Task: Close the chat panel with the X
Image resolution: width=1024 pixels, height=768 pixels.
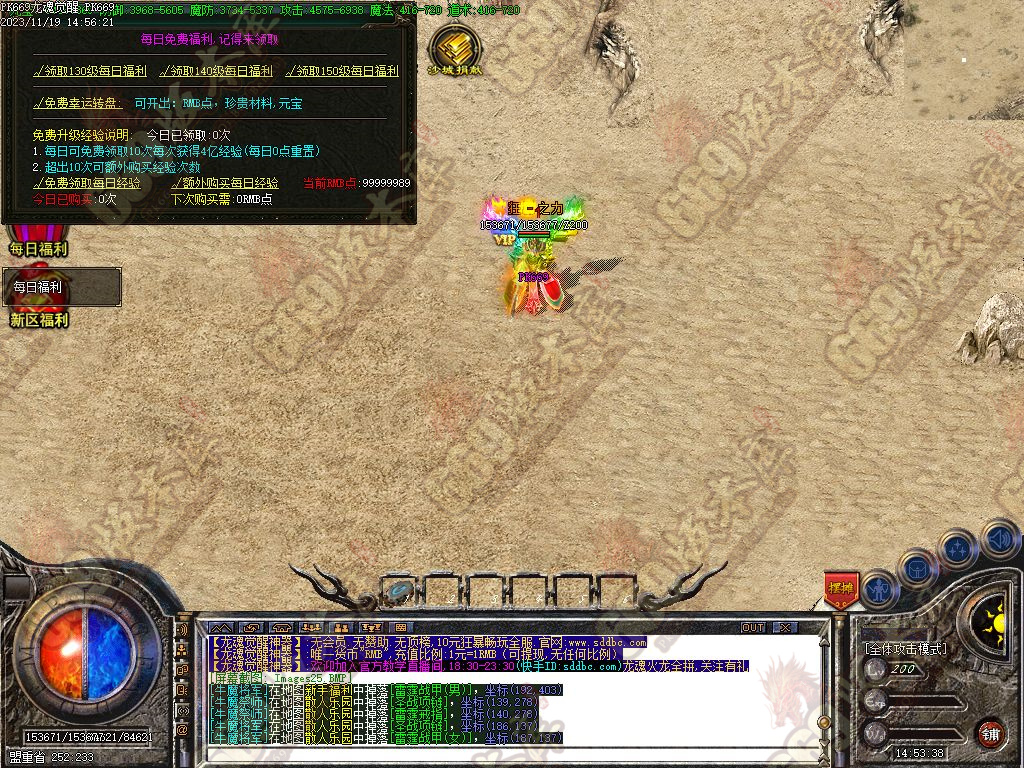Action: point(785,627)
